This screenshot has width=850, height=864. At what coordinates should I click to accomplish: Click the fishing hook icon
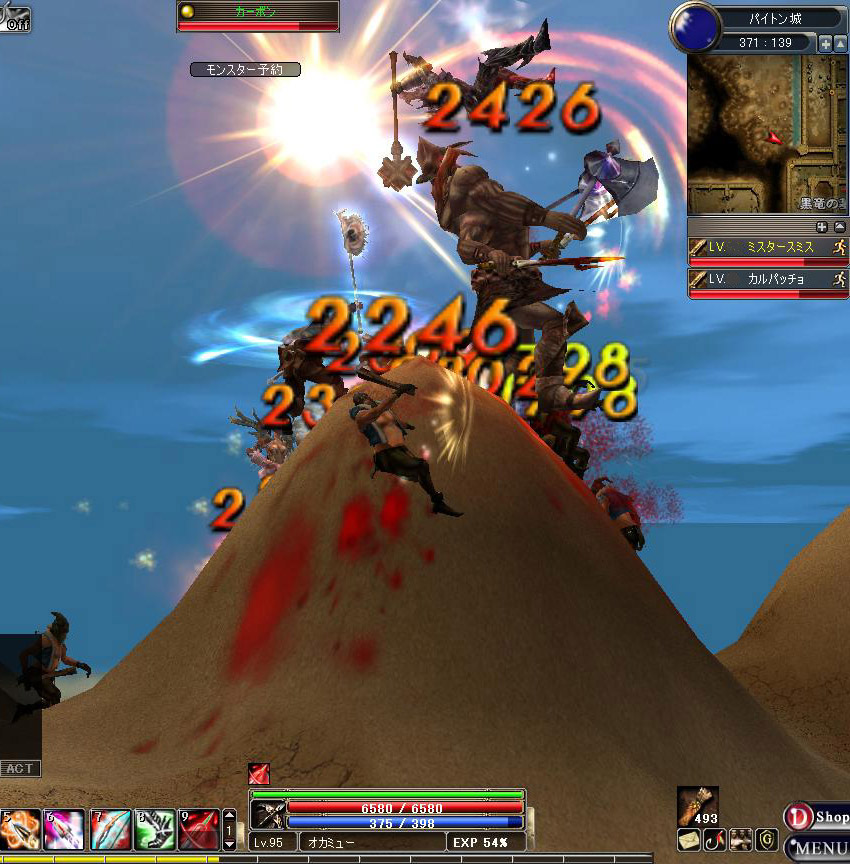click(714, 840)
